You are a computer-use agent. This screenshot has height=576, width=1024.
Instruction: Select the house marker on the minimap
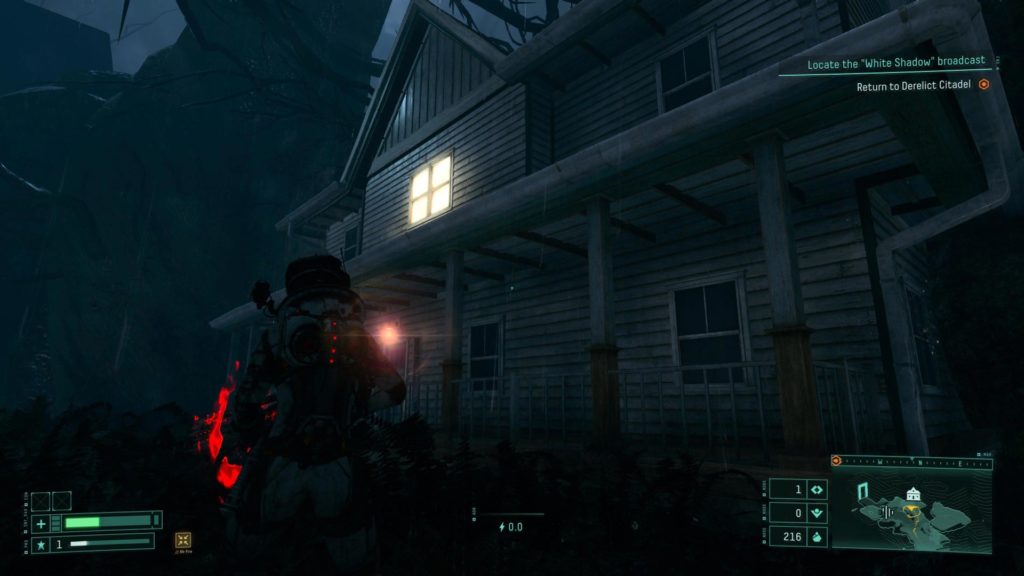[912, 495]
